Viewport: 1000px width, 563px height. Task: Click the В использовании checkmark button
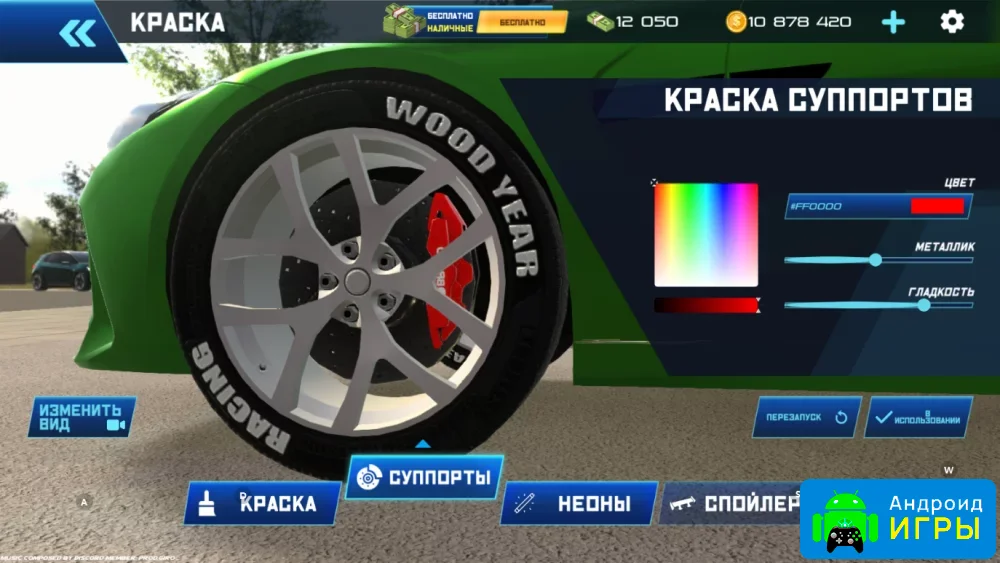[x=918, y=418]
